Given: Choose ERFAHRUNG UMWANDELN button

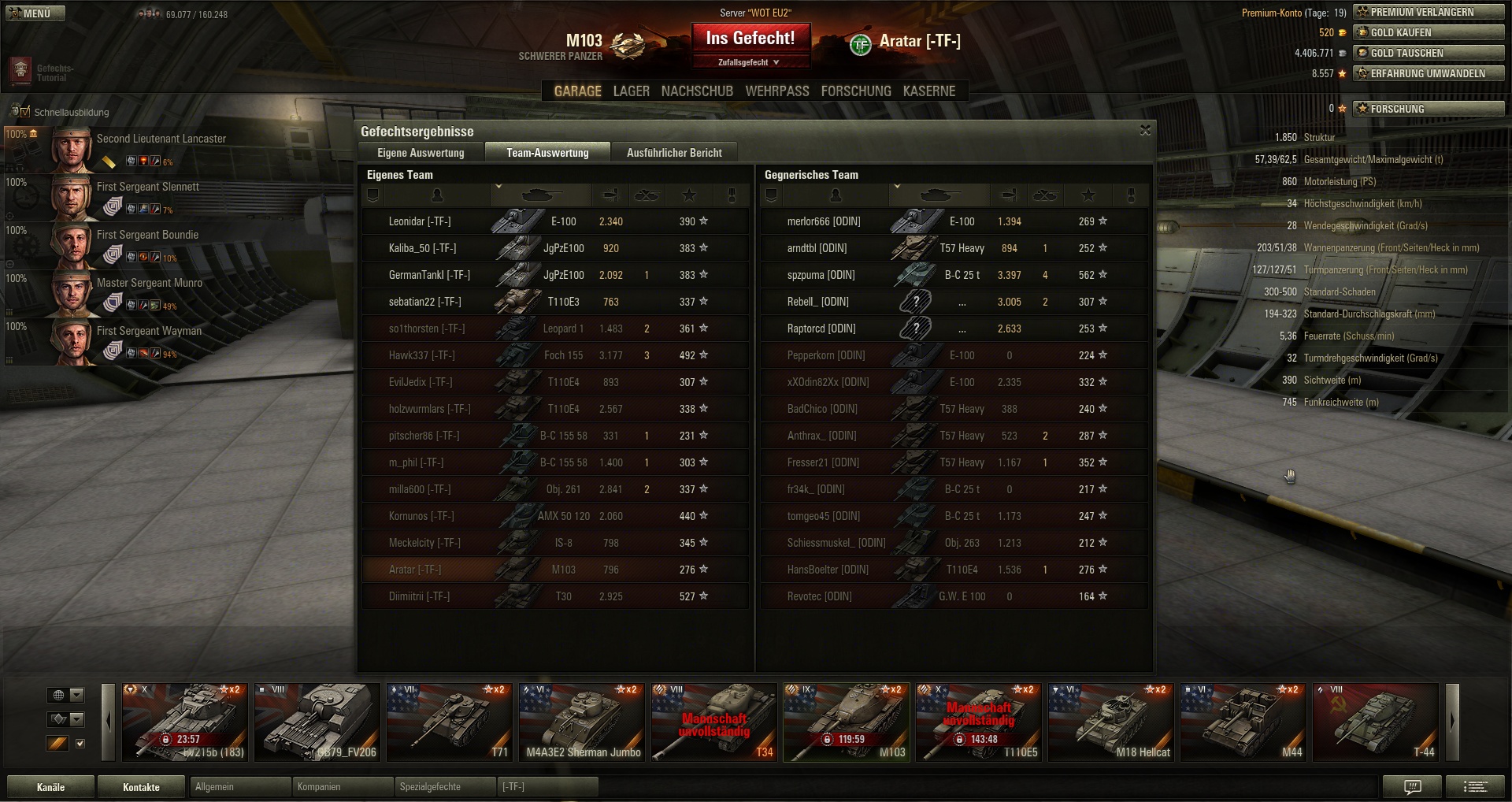Looking at the screenshot, I should (1429, 73).
